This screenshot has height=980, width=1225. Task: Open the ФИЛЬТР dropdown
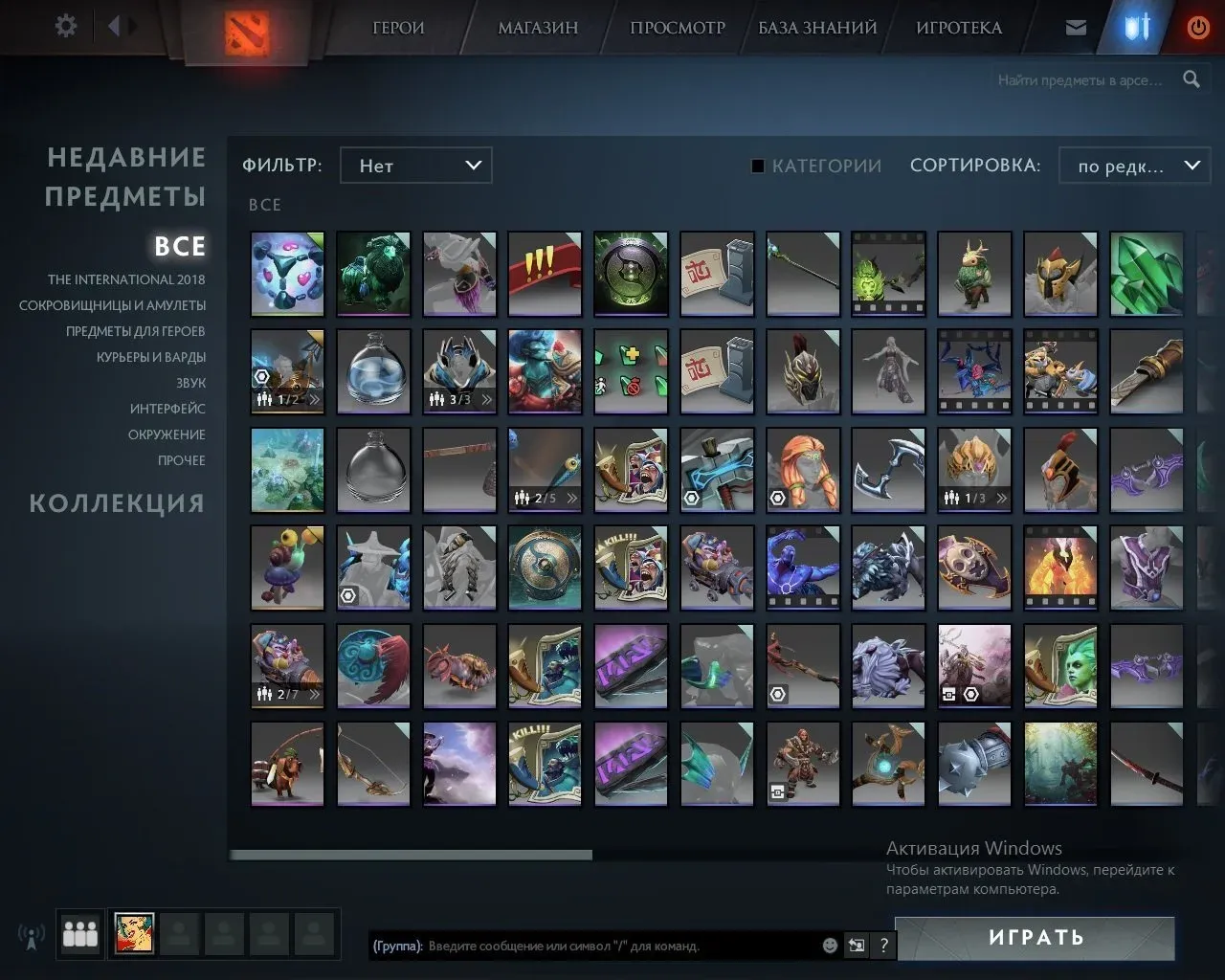point(416,166)
